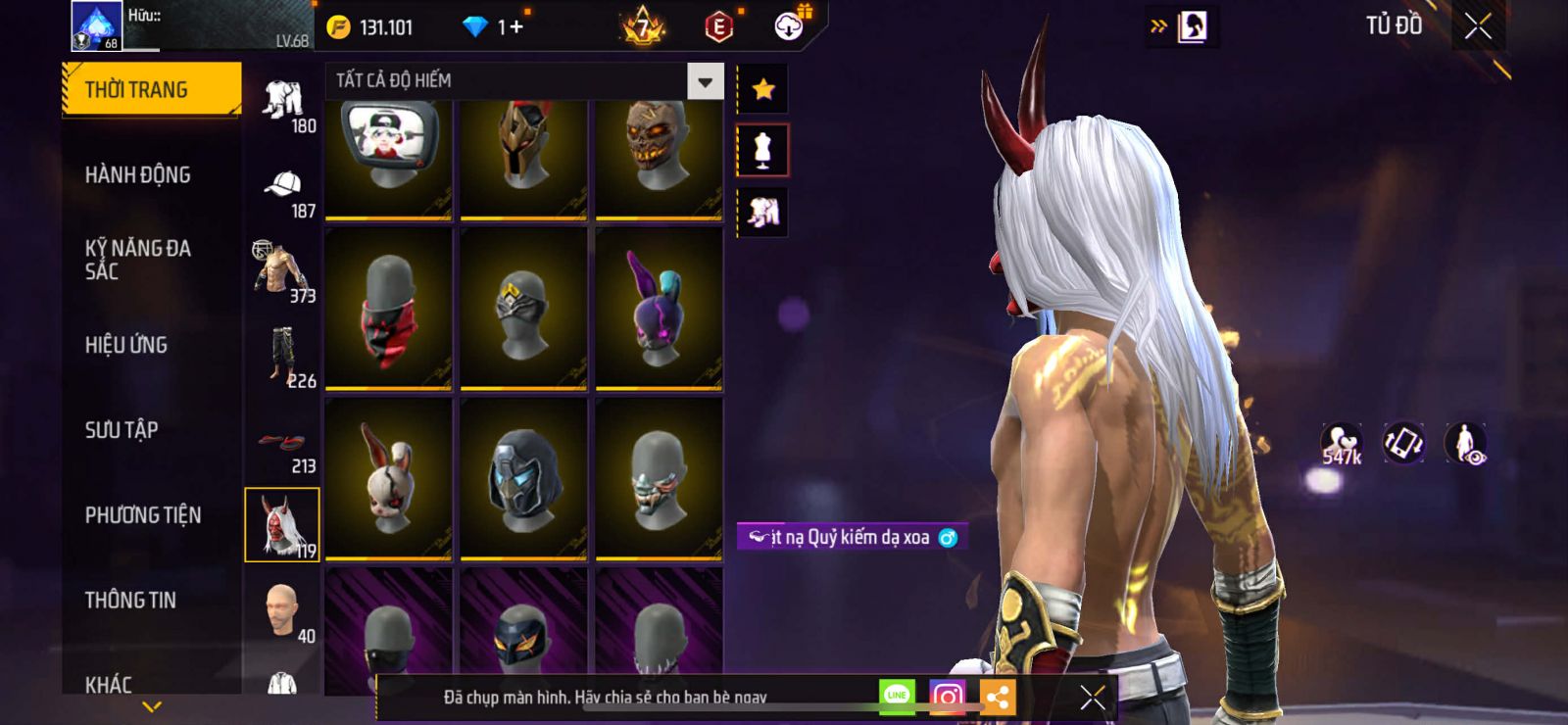Pick the red bandana mask item

click(x=389, y=308)
